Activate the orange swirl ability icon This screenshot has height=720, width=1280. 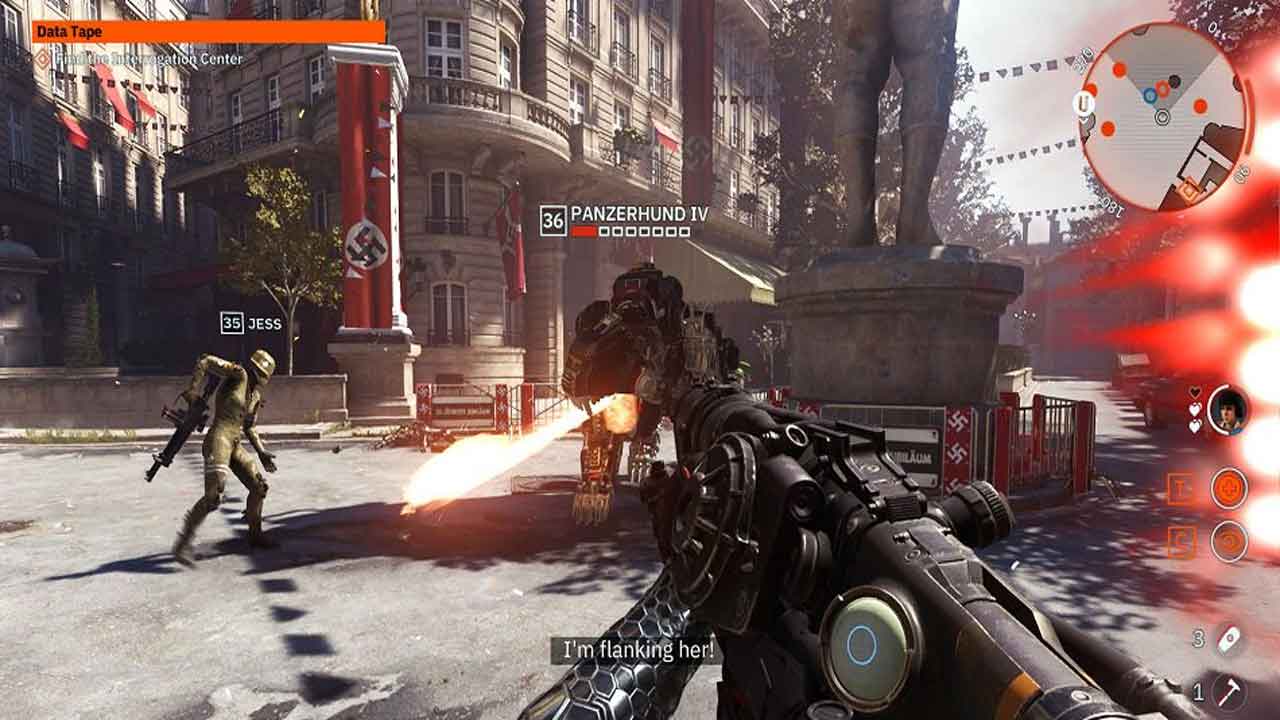(1229, 541)
